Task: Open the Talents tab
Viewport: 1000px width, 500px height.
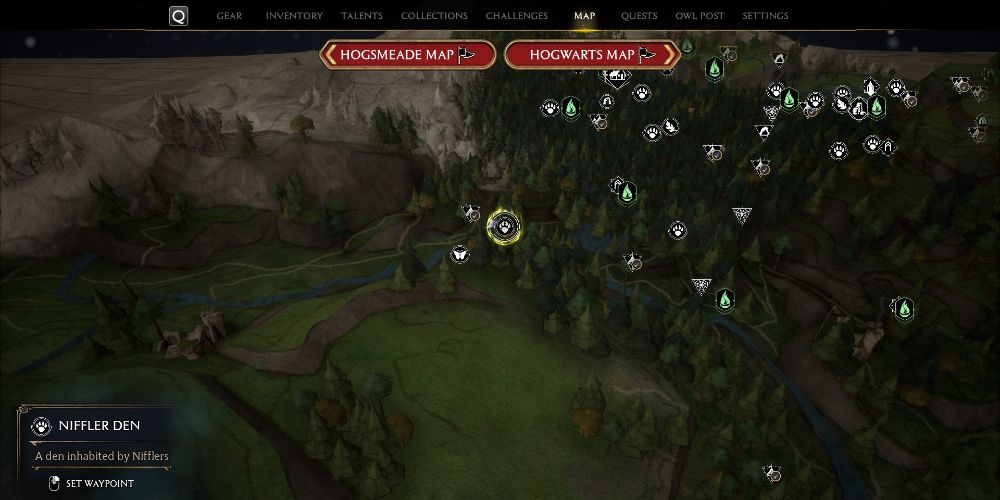Action: (x=361, y=16)
